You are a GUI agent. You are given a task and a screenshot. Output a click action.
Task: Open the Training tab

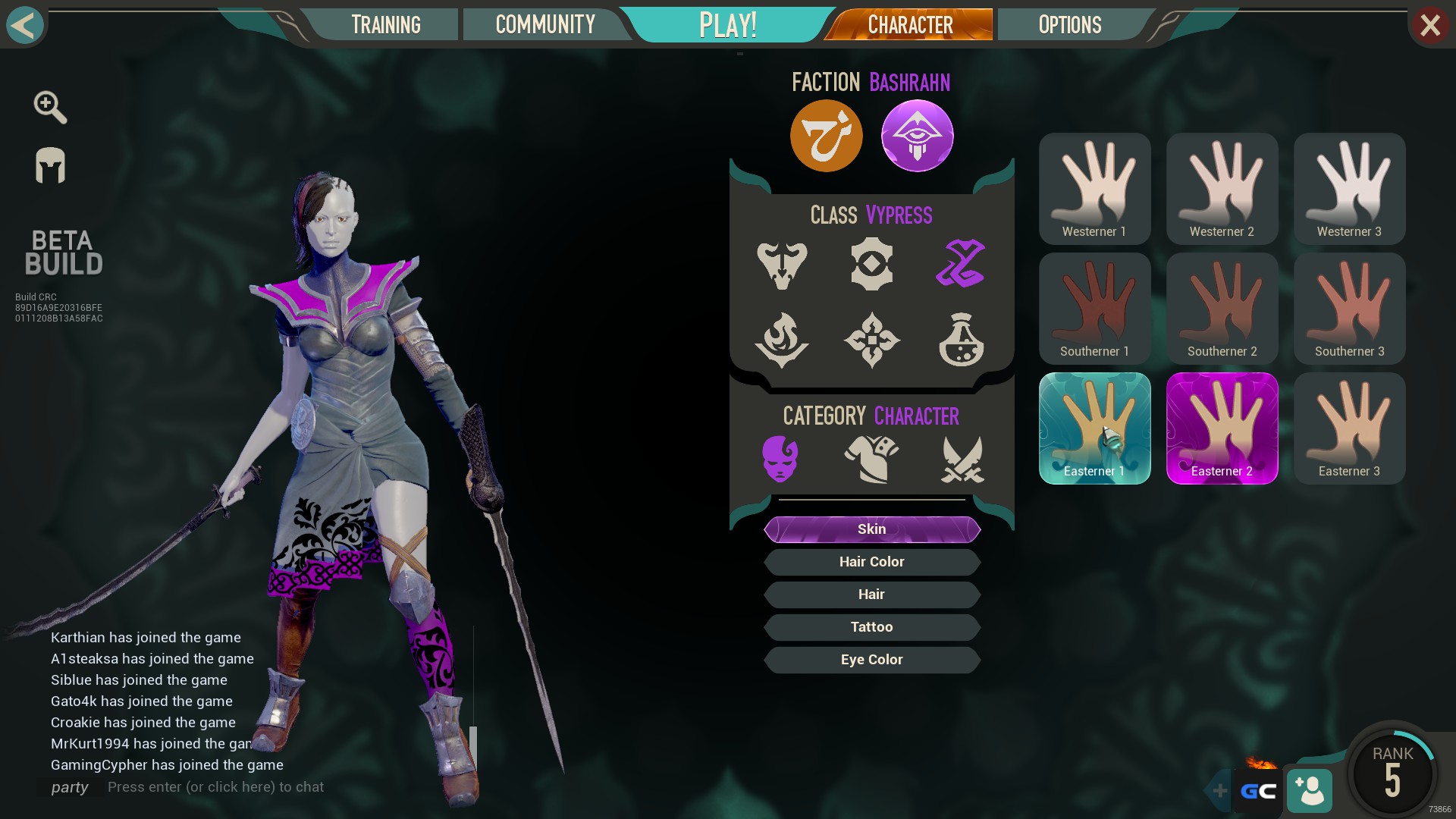click(x=385, y=24)
